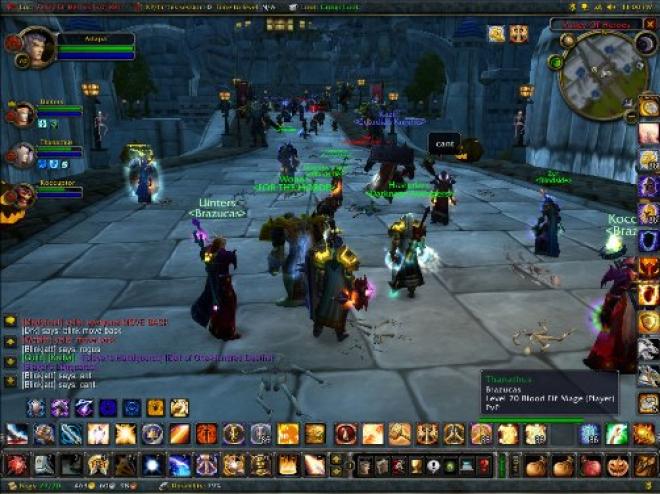
Task: Target party member Koccactor's portrait
Action: (x=22, y=193)
